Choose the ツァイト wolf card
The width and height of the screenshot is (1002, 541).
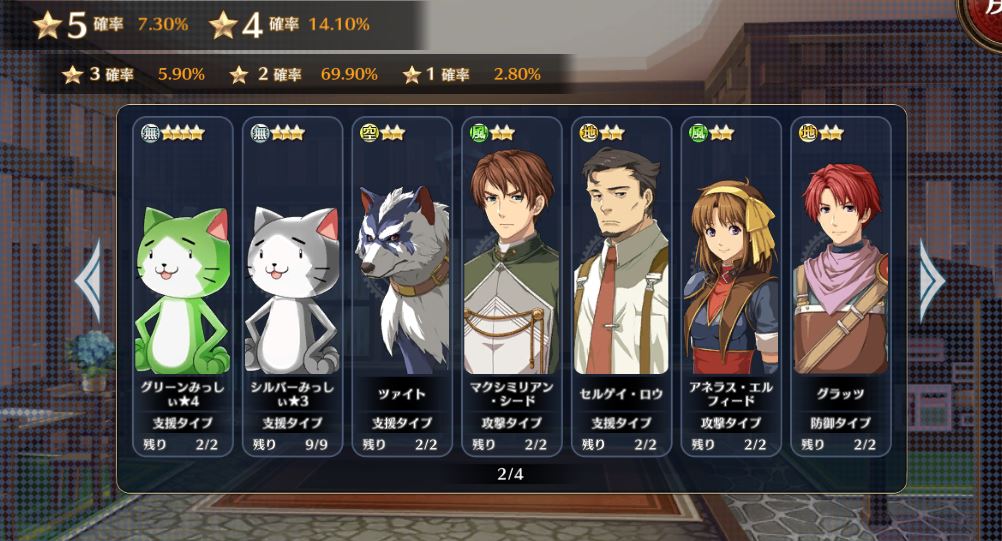402,287
